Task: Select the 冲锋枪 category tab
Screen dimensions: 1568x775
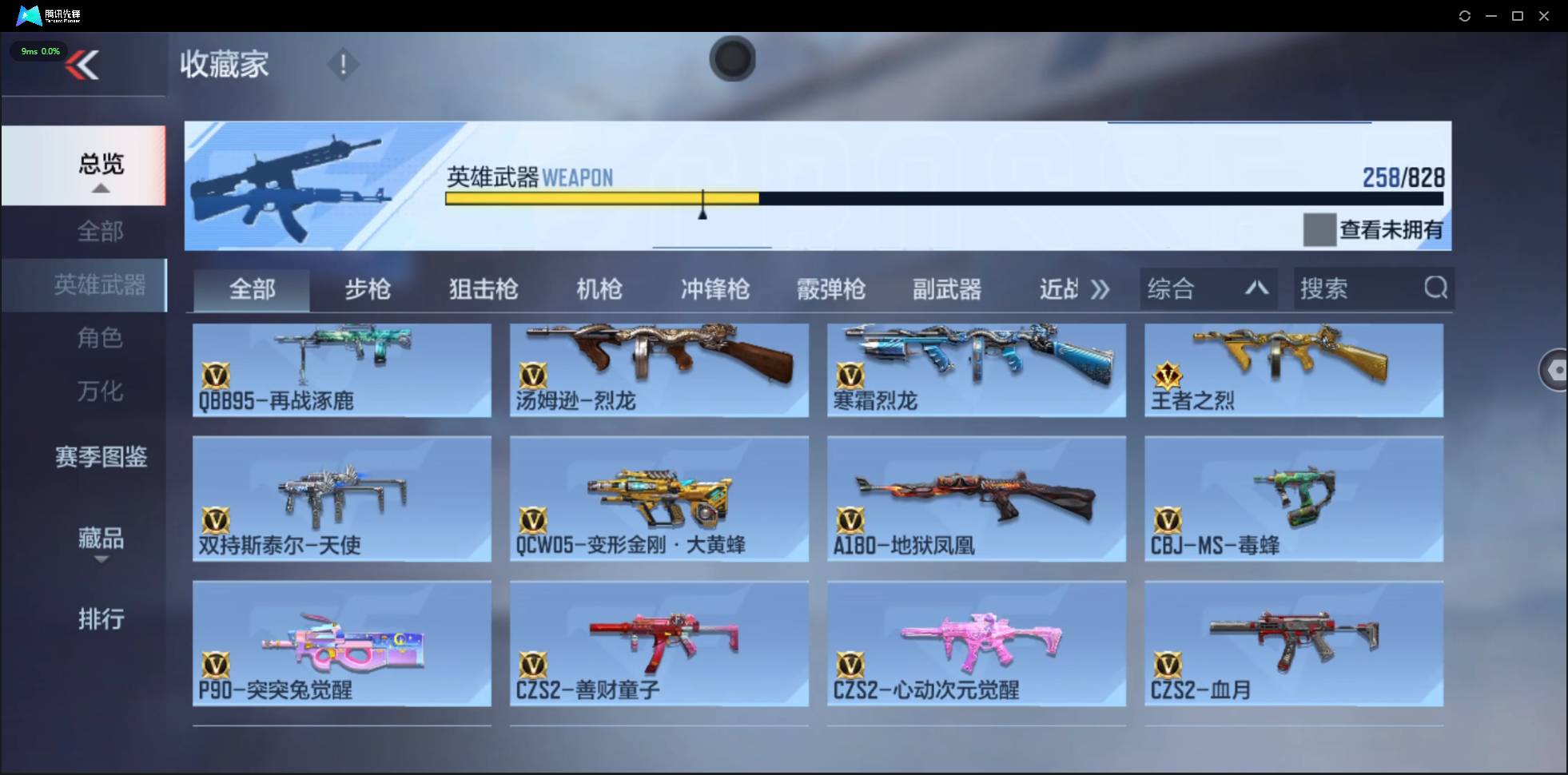Action: click(715, 289)
